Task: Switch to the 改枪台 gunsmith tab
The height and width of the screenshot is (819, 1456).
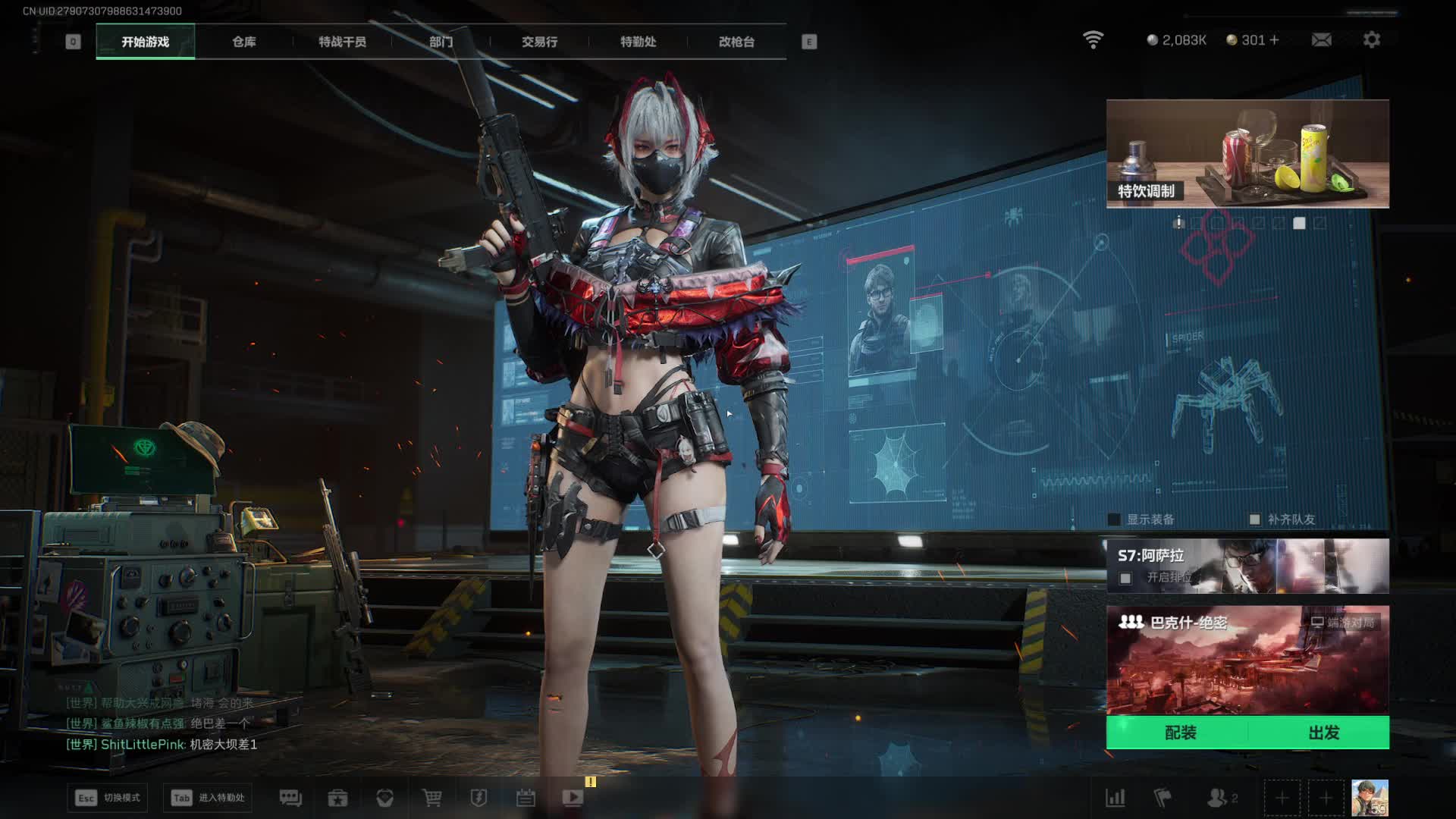Action: [736, 42]
